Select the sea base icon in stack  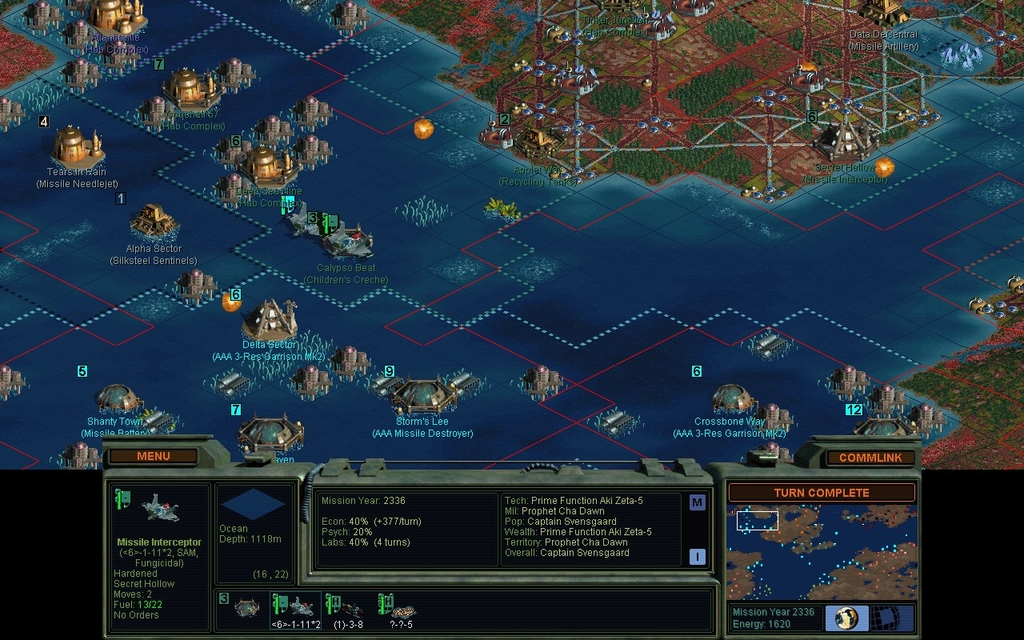point(246,607)
